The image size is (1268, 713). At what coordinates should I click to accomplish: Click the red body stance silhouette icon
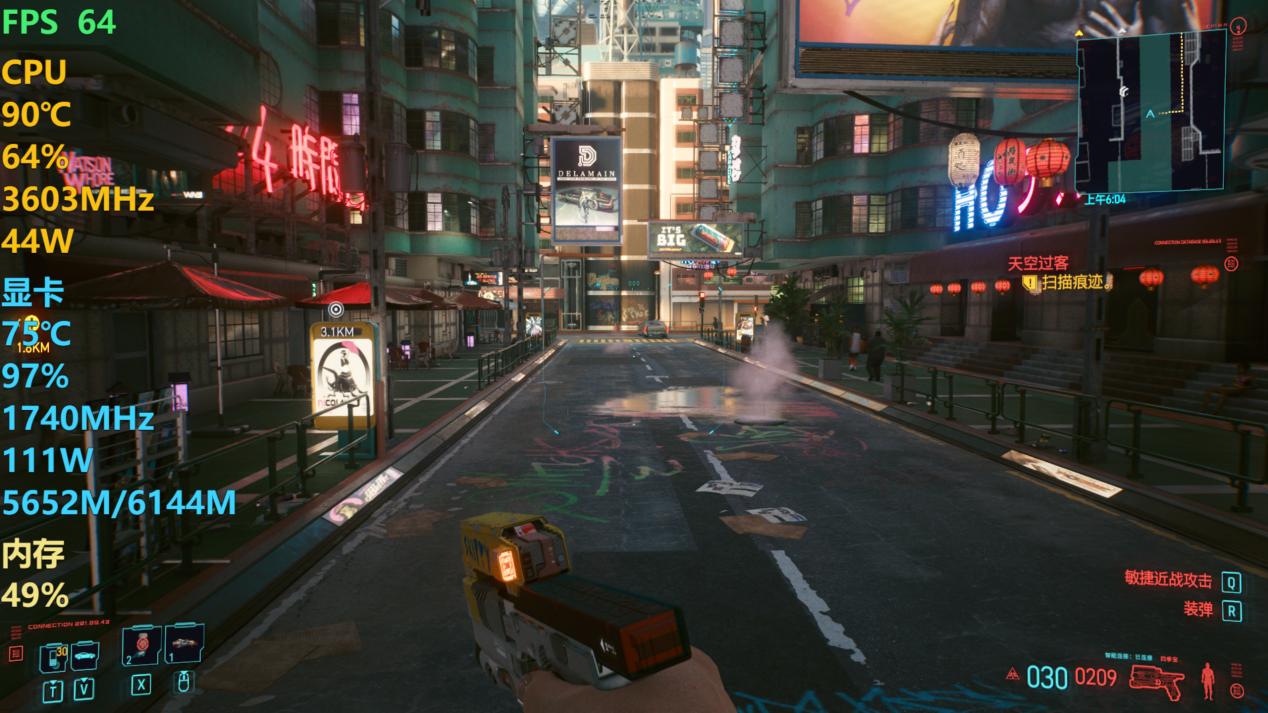tap(1208, 678)
